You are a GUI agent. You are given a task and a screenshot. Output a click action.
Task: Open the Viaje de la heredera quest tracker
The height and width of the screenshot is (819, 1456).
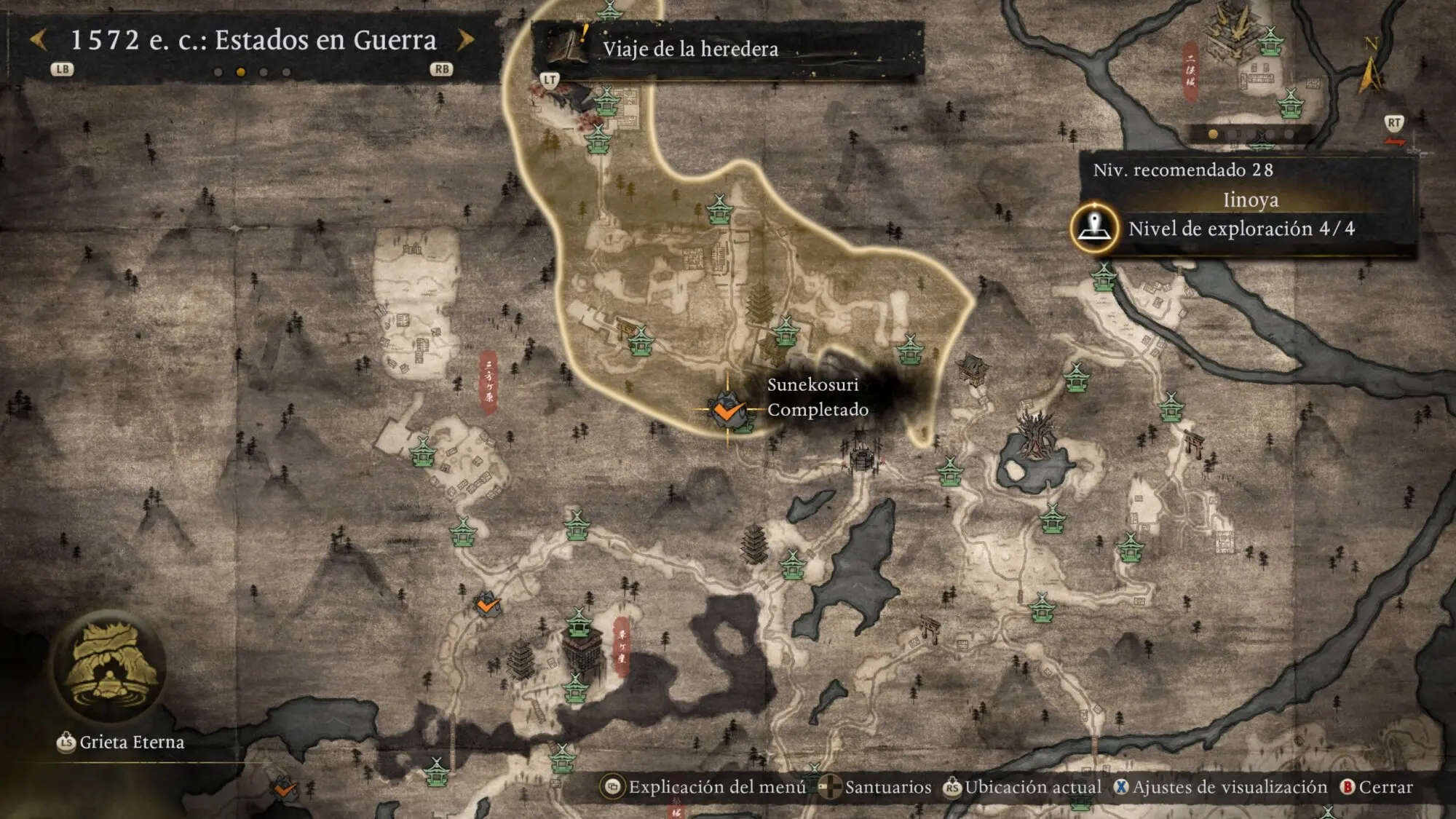689,49
